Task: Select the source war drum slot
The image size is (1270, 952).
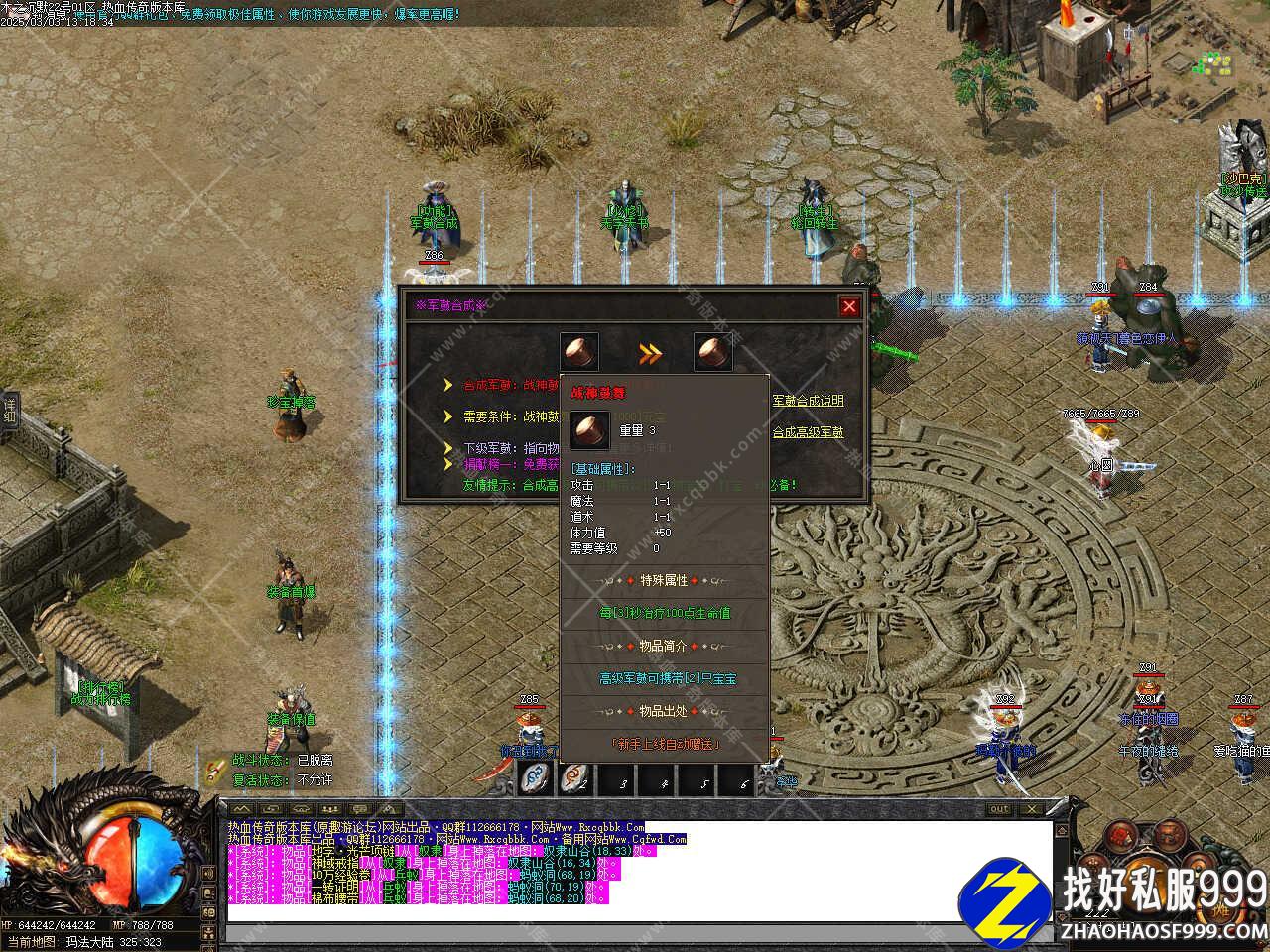Action: pos(579,352)
